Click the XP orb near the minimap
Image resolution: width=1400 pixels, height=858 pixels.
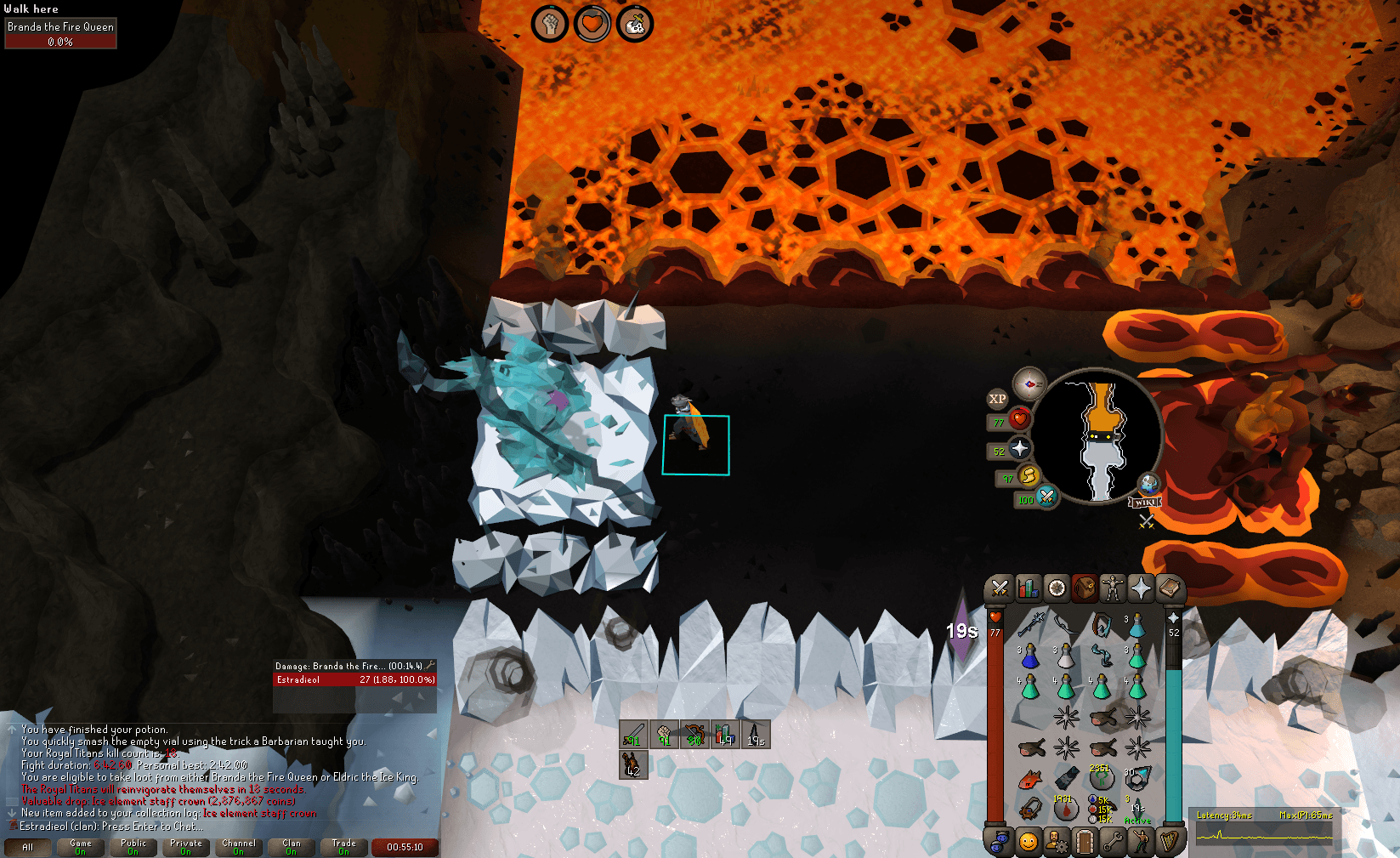coord(997,399)
